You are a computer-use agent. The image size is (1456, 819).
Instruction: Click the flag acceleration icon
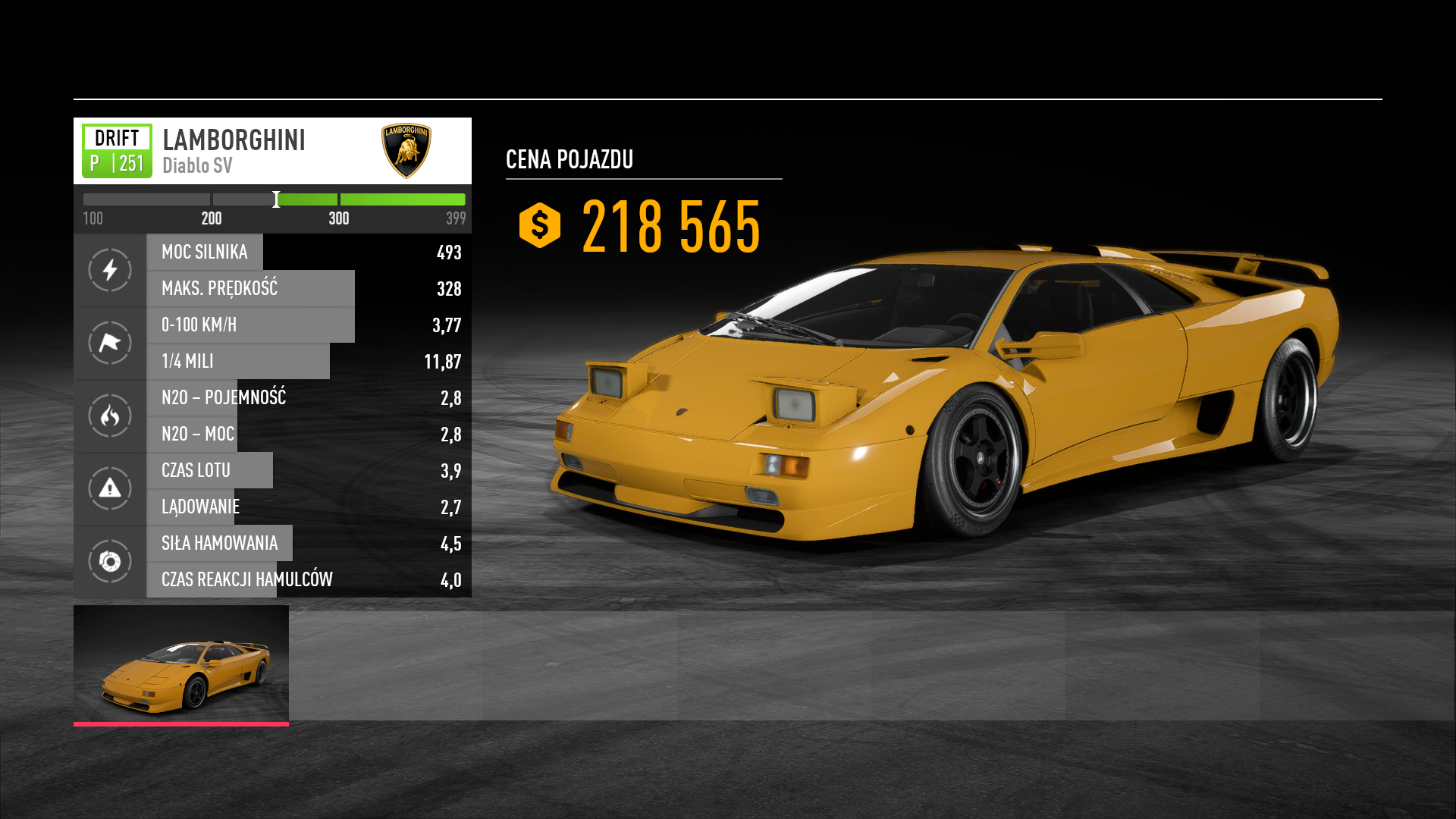(x=110, y=343)
